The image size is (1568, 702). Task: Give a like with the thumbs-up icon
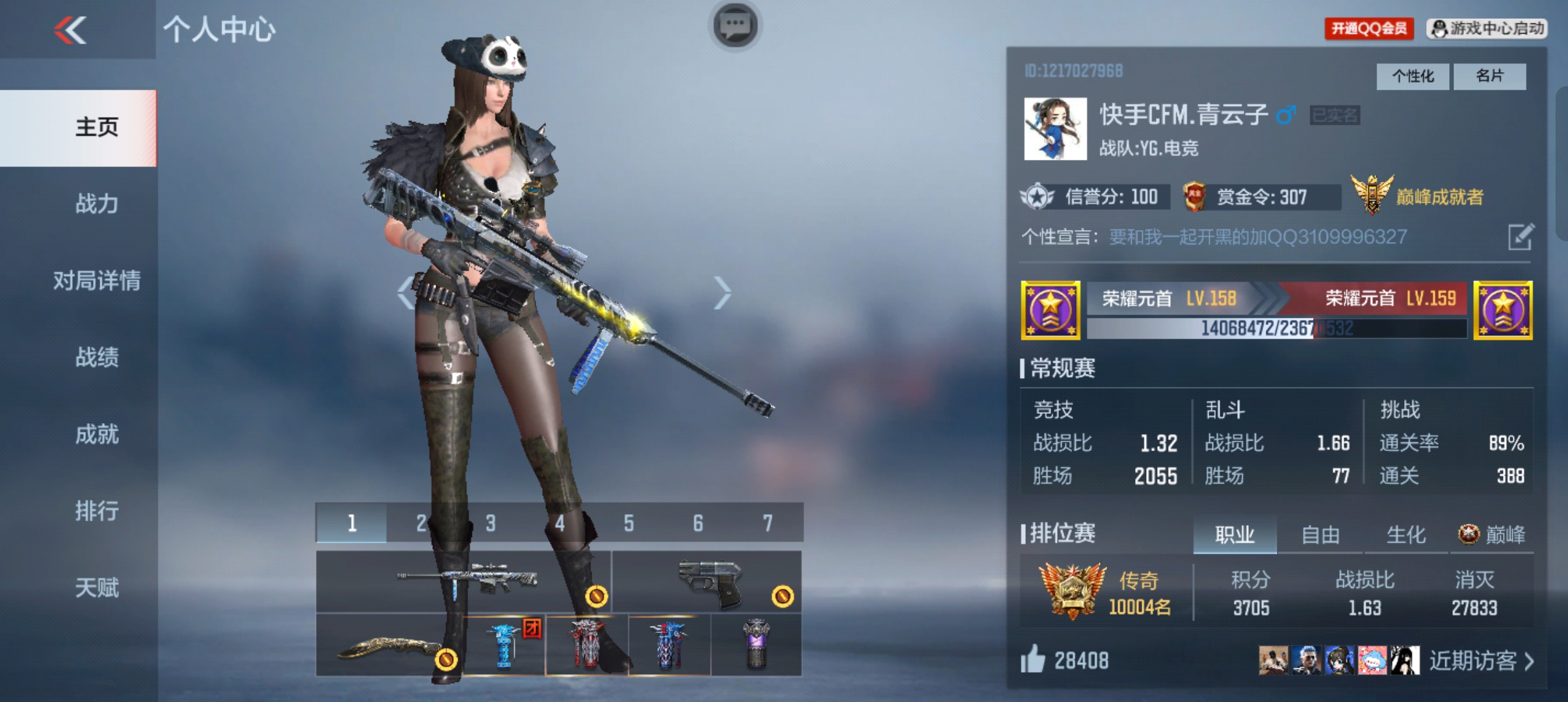point(1032,660)
